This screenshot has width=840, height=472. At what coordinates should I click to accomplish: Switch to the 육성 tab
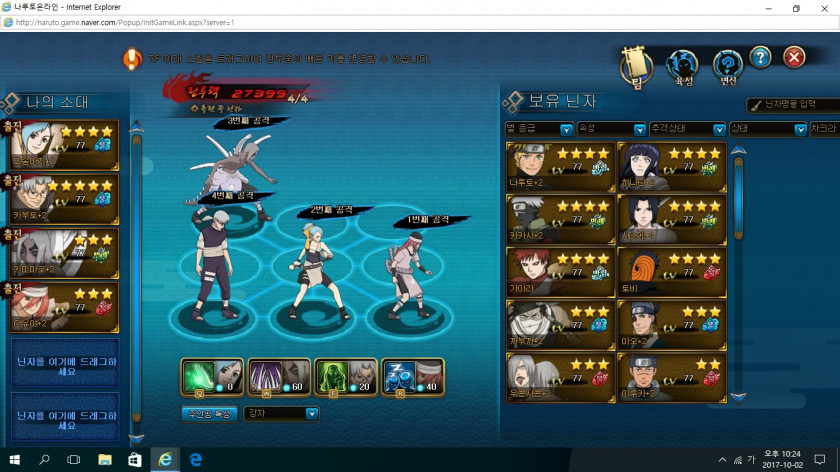[683, 67]
